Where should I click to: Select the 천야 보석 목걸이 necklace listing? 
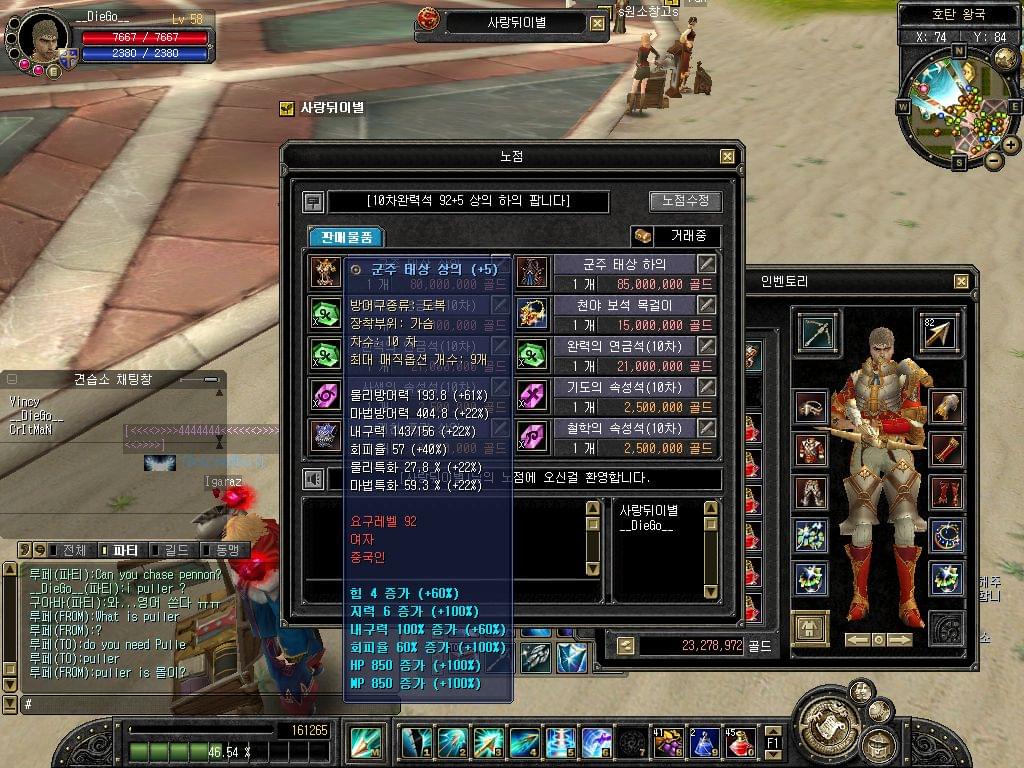tap(624, 305)
